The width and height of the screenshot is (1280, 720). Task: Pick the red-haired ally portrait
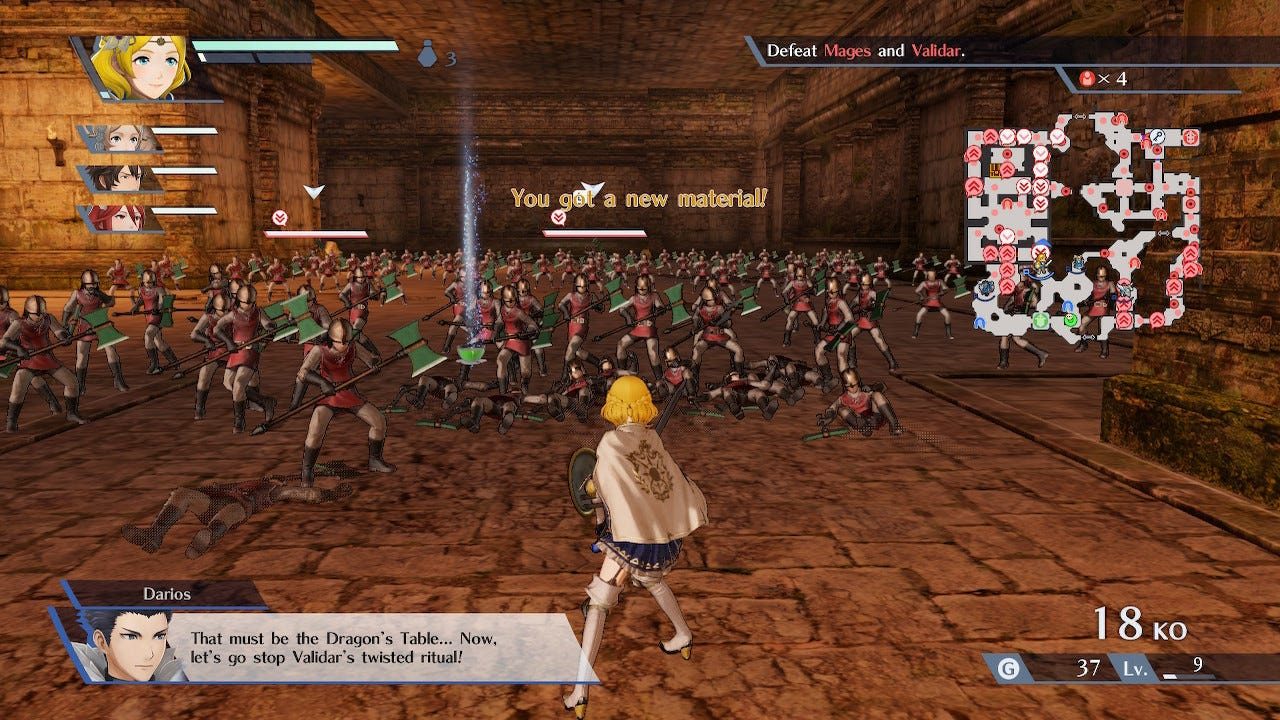tap(122, 218)
